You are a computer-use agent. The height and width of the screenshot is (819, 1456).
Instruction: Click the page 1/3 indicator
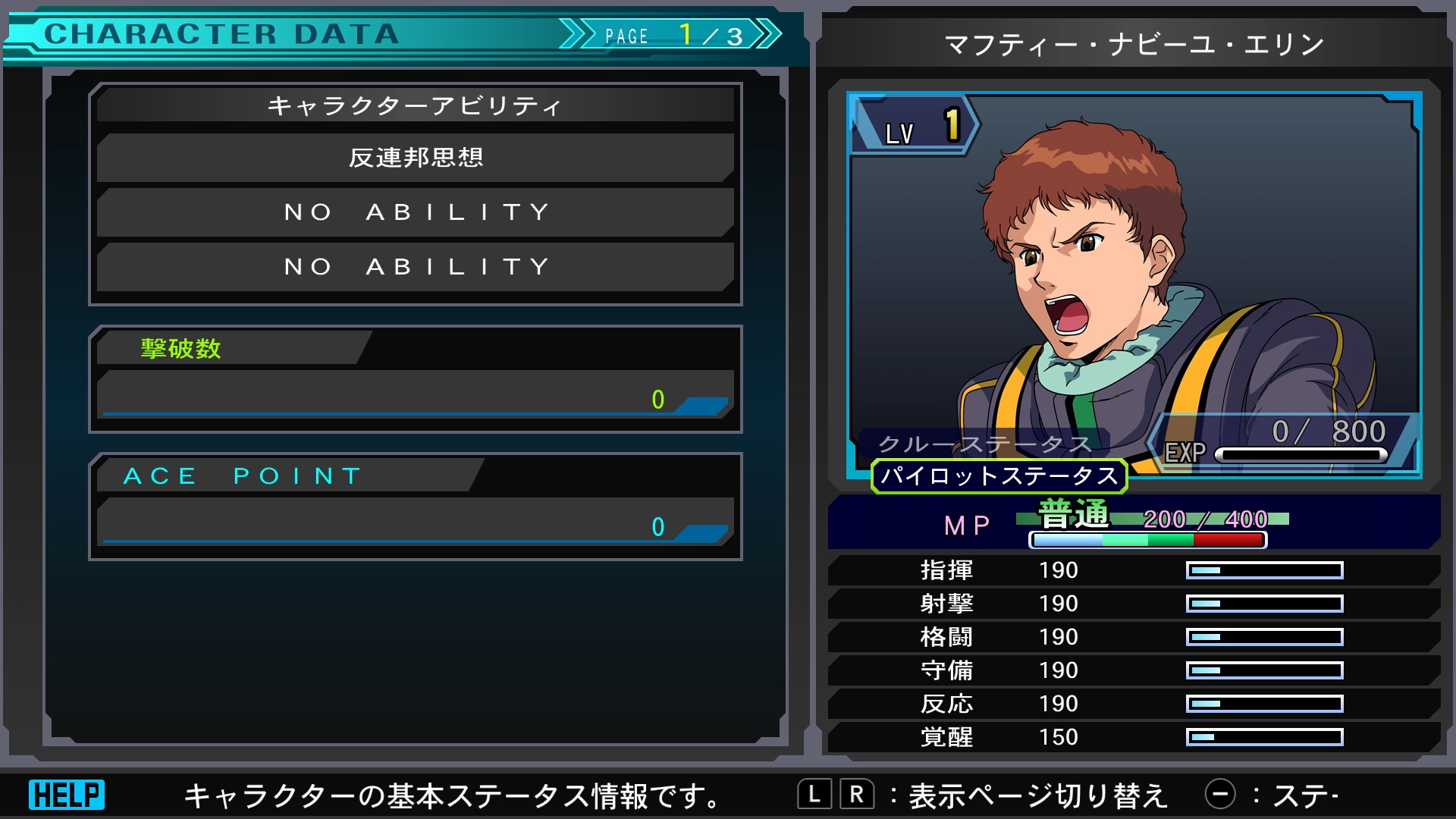[671, 35]
